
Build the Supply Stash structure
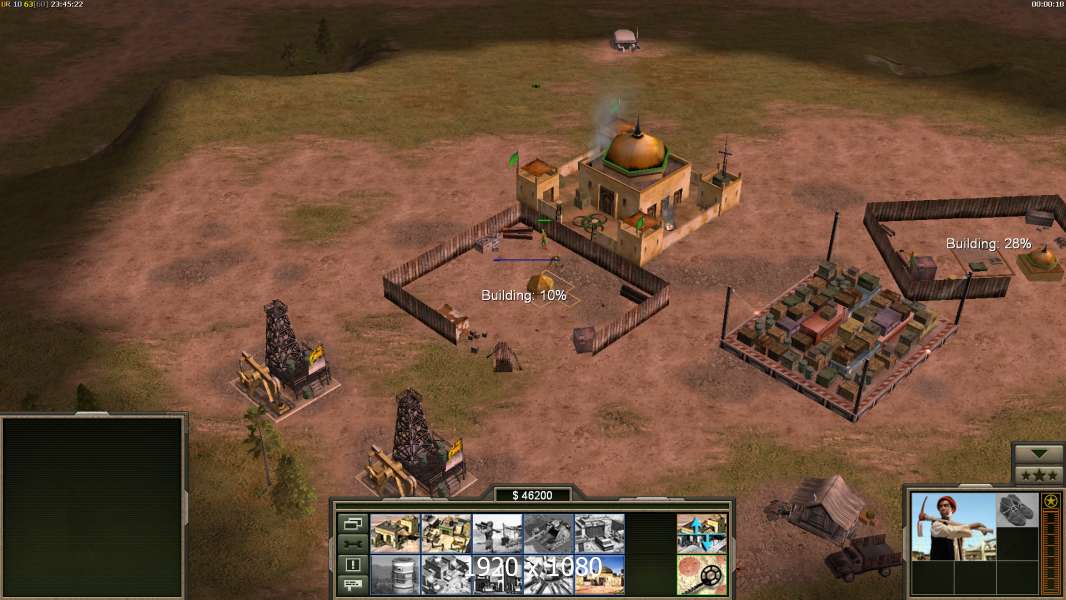point(446,533)
